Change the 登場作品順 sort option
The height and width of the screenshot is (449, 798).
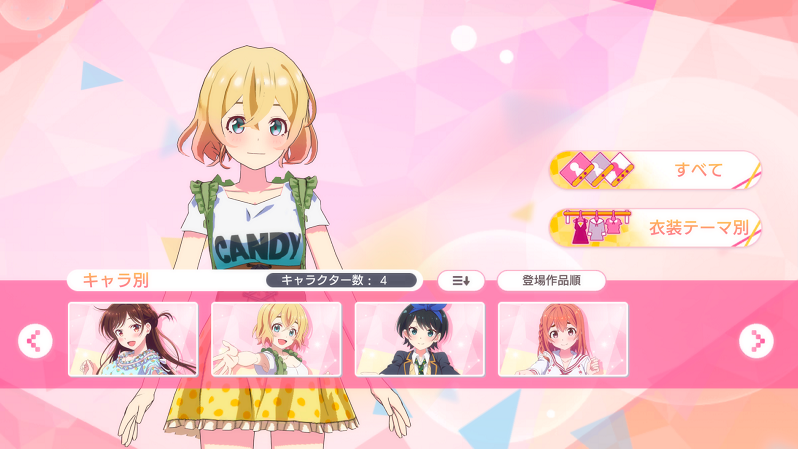coord(551,281)
